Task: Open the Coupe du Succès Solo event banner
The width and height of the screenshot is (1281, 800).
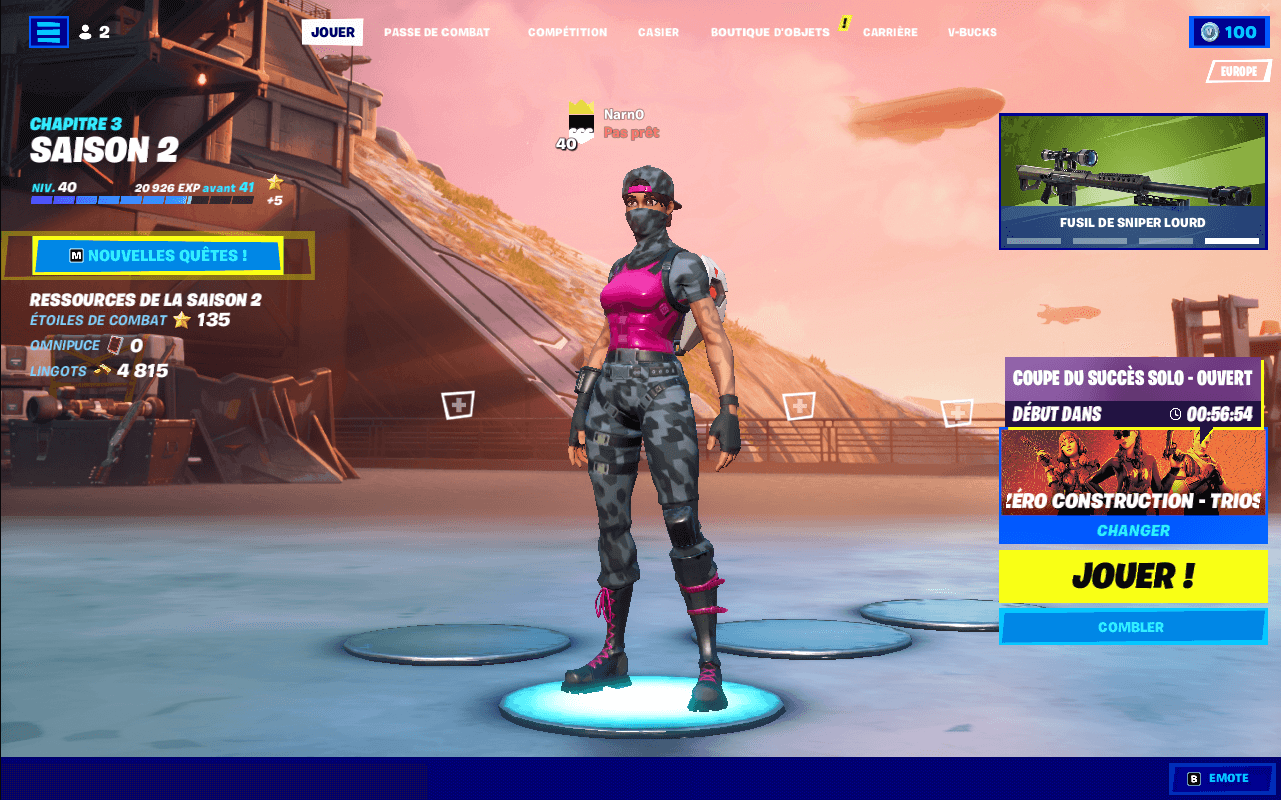Action: 1132,392
